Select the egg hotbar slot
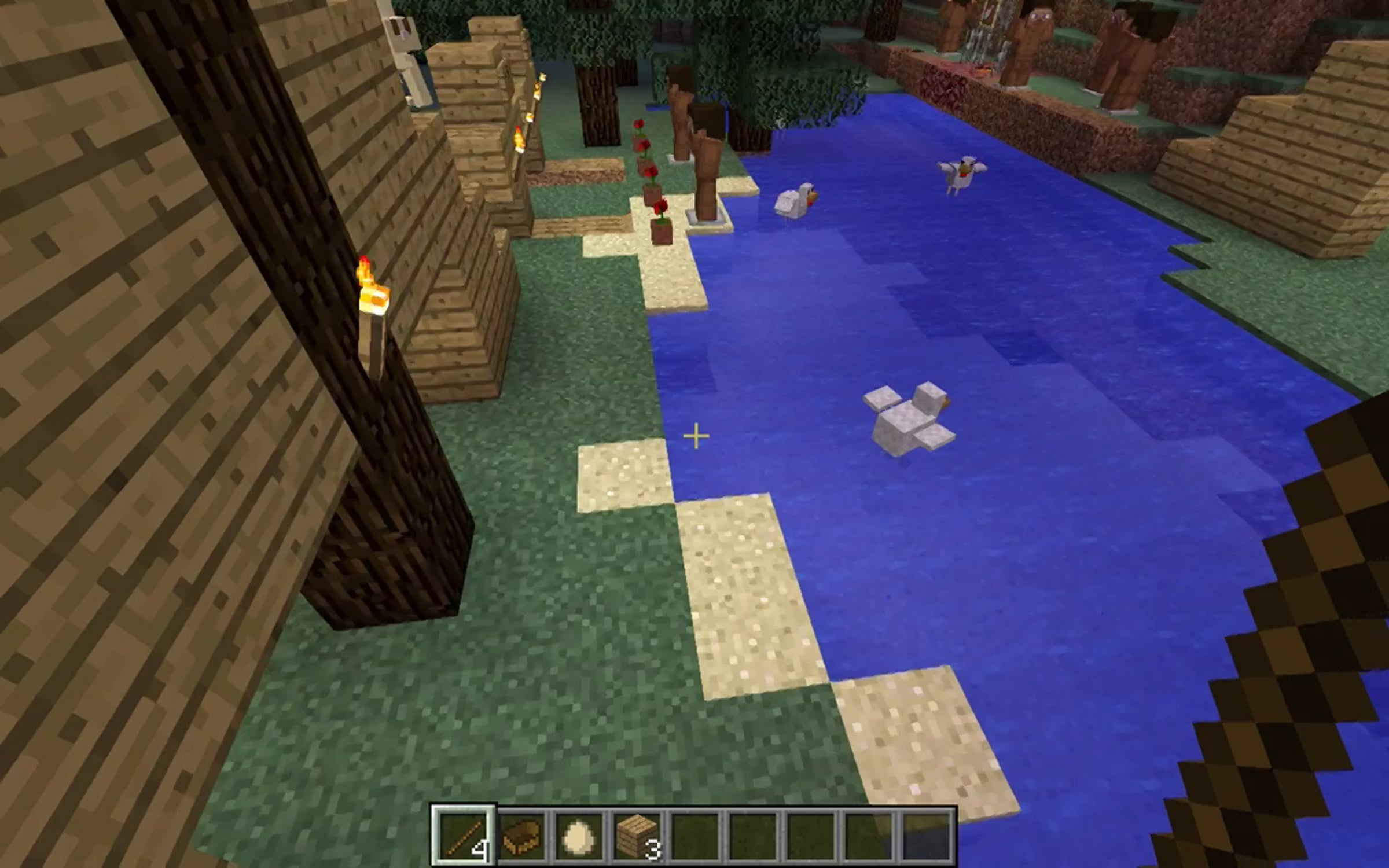The width and height of the screenshot is (1389, 868). coord(579,836)
